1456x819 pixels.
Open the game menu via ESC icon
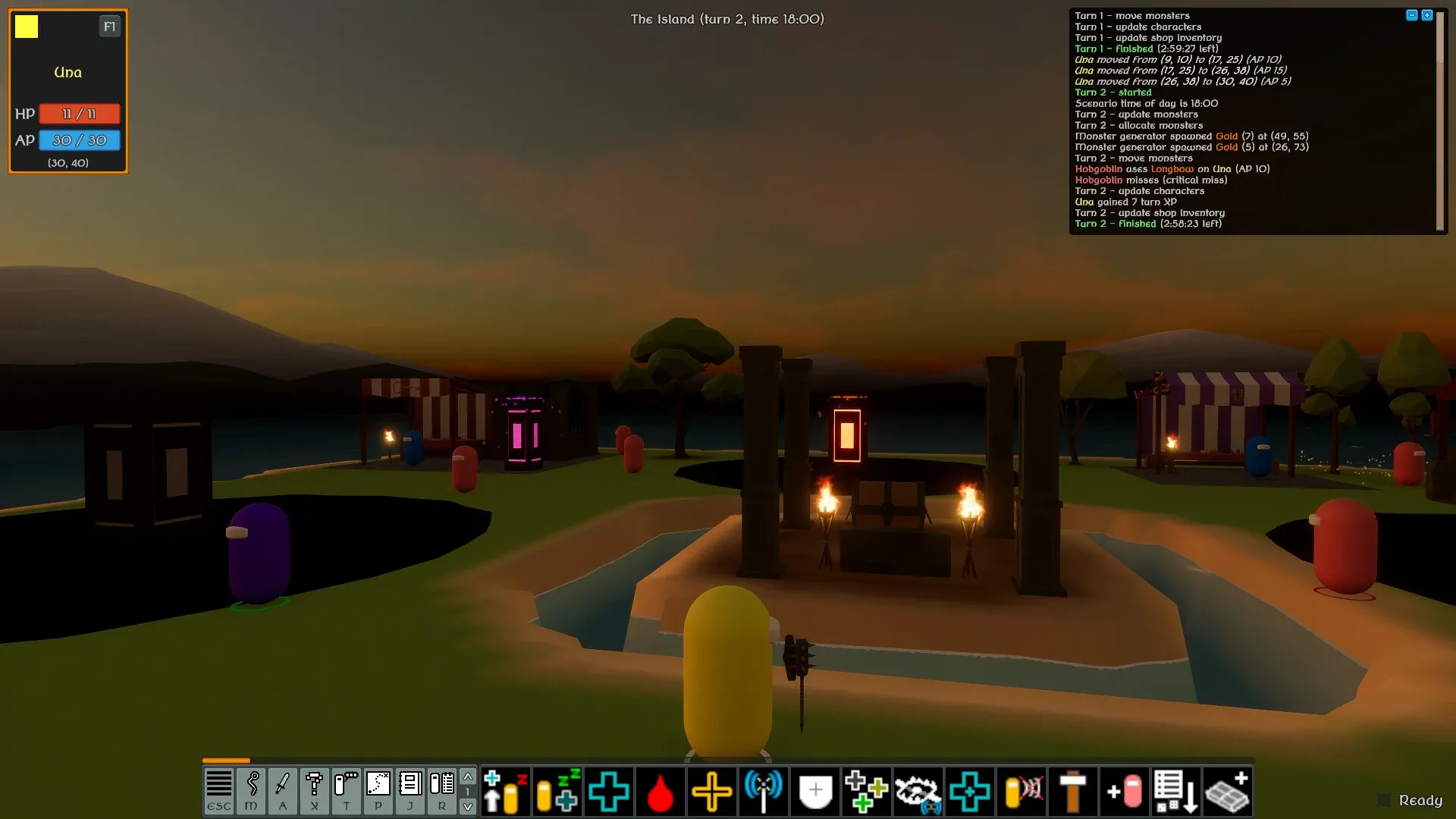[218, 792]
